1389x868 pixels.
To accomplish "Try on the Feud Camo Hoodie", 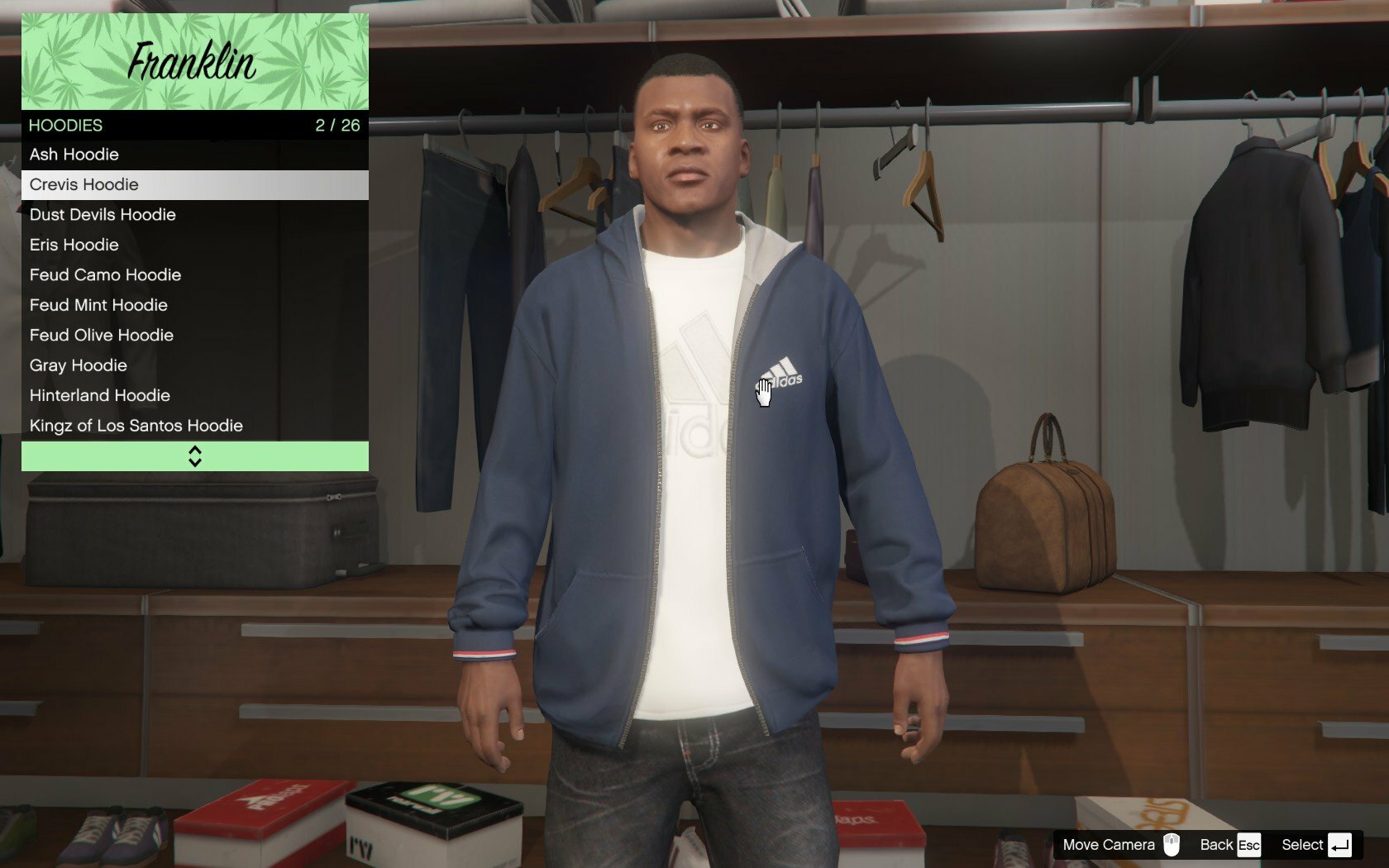I will (x=194, y=275).
